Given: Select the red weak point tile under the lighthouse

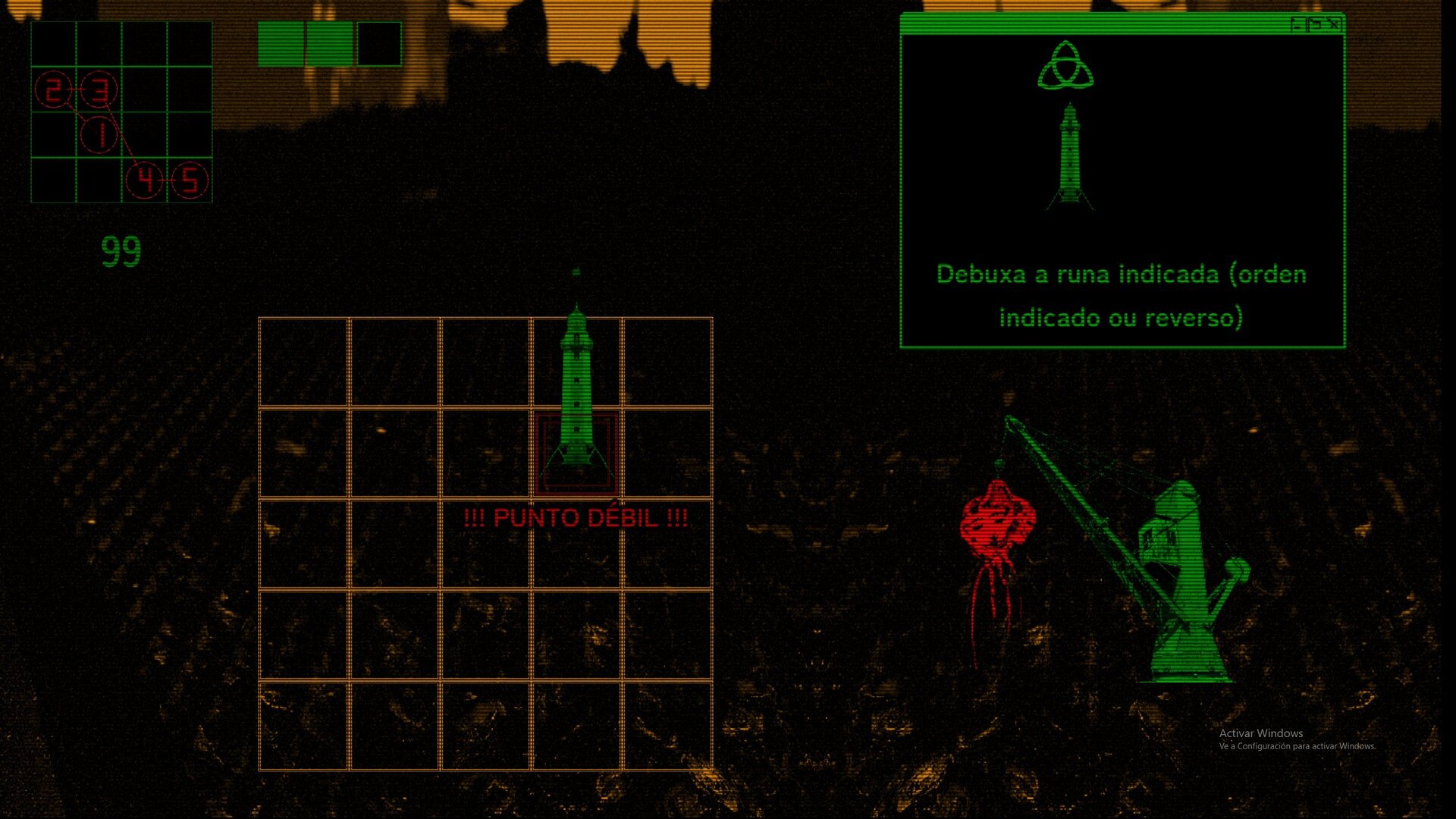Looking at the screenshot, I should tap(576, 453).
